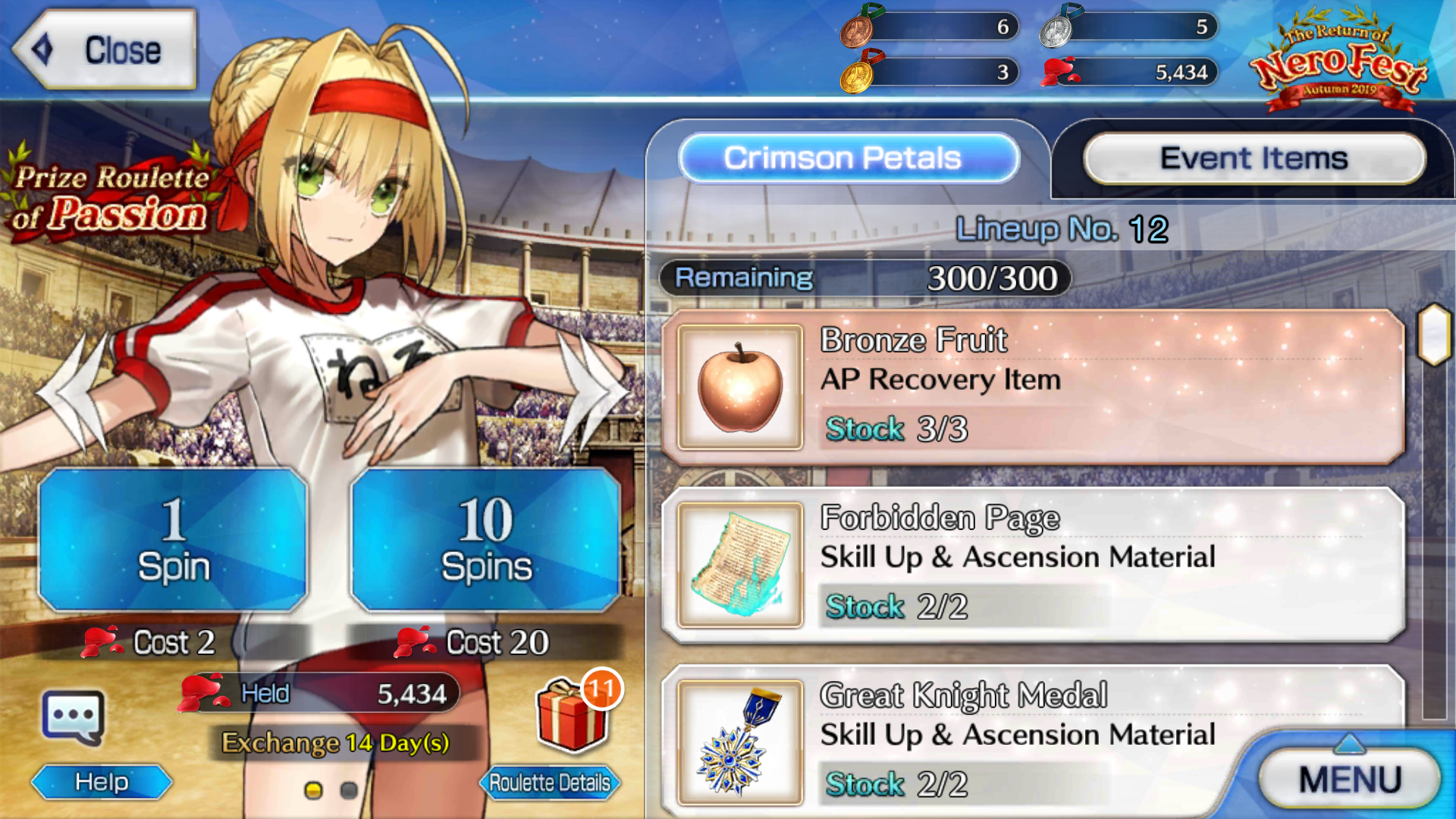1456x819 pixels.
Task: Open the Help page
Action: click(102, 782)
